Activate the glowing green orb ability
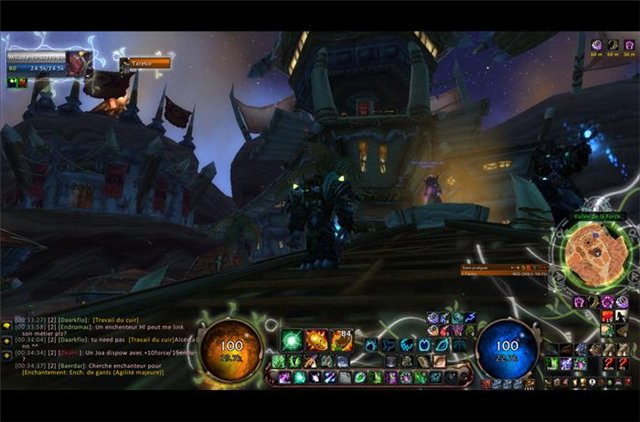640x422 pixels. pyautogui.click(x=292, y=340)
